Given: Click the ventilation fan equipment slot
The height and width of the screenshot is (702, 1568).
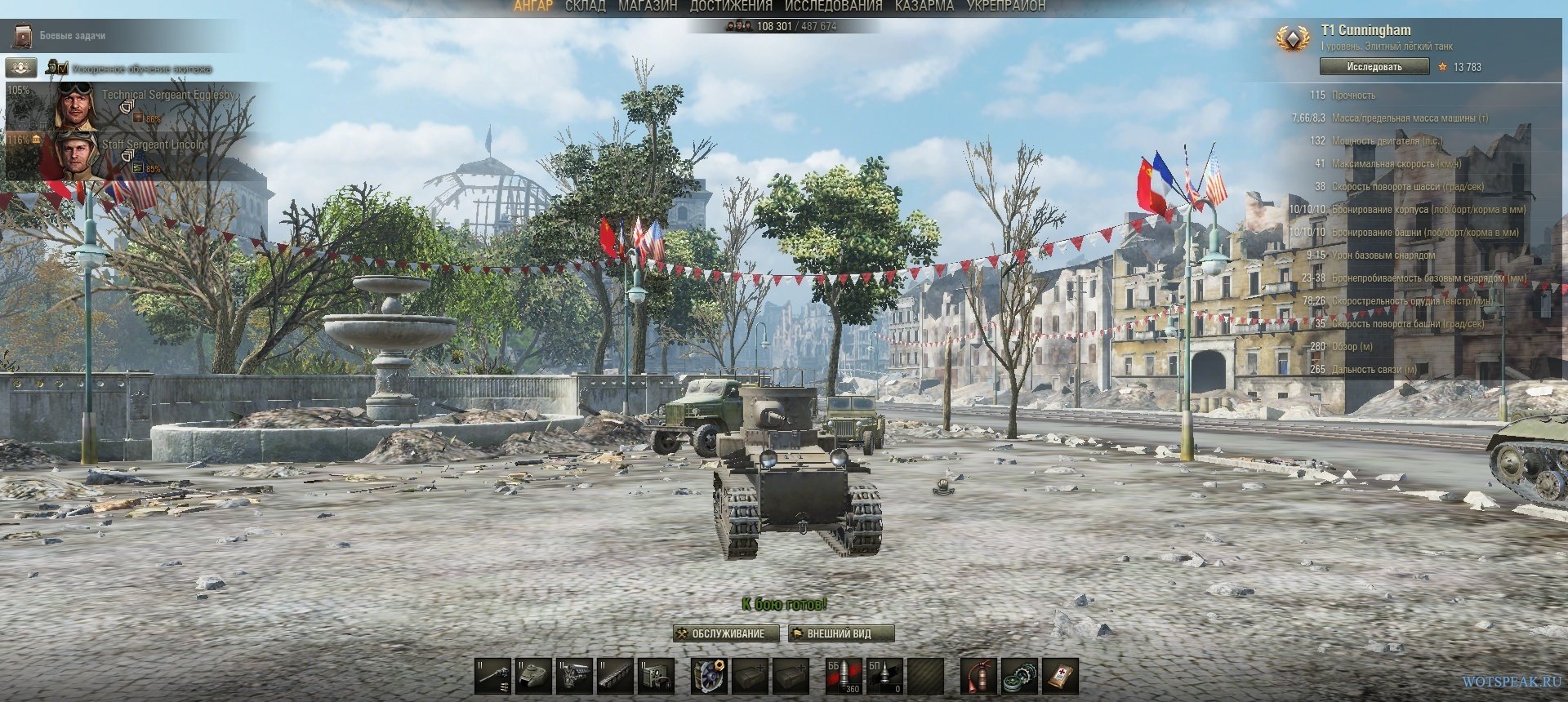Looking at the screenshot, I should (x=709, y=676).
